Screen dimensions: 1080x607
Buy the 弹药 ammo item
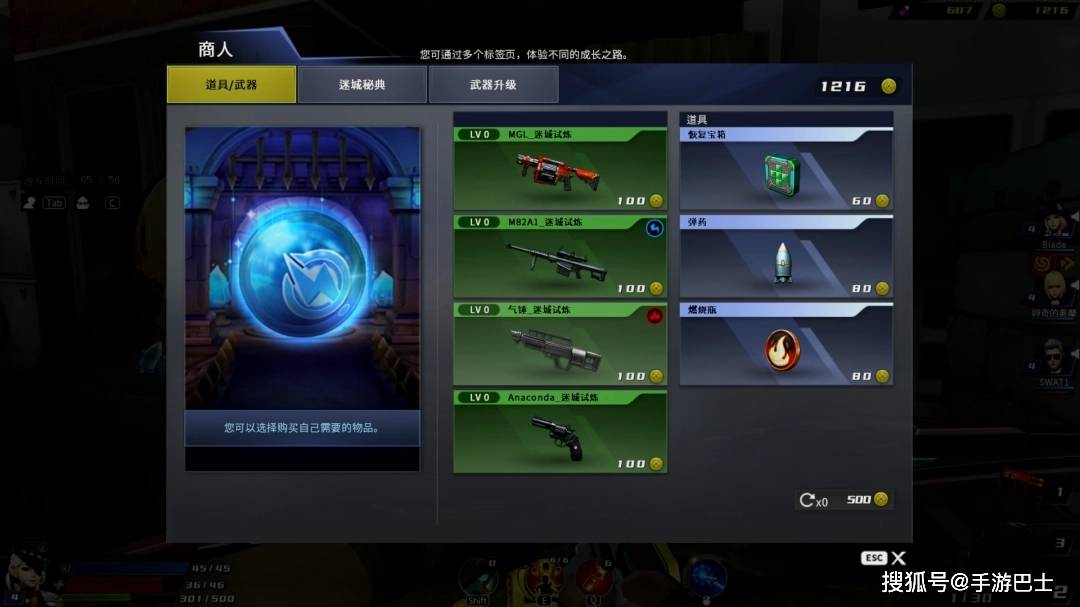[x=786, y=257]
